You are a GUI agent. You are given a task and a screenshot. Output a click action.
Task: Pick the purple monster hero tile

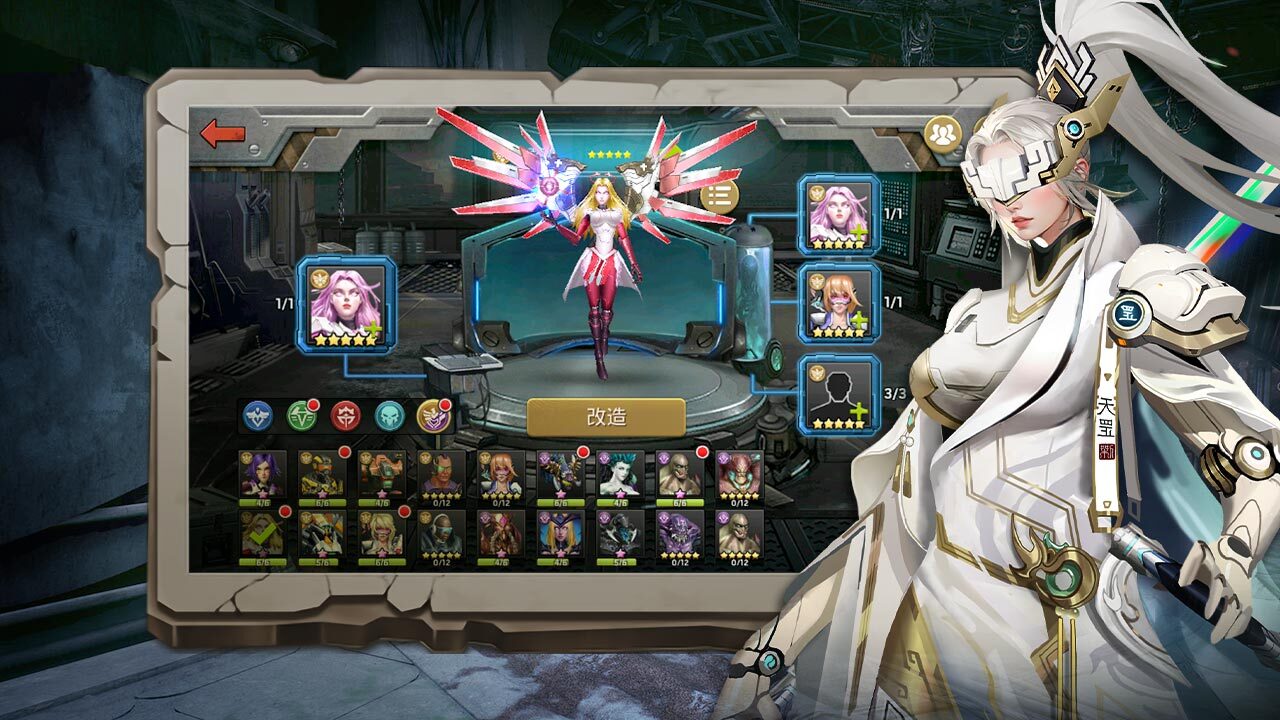coord(680,534)
